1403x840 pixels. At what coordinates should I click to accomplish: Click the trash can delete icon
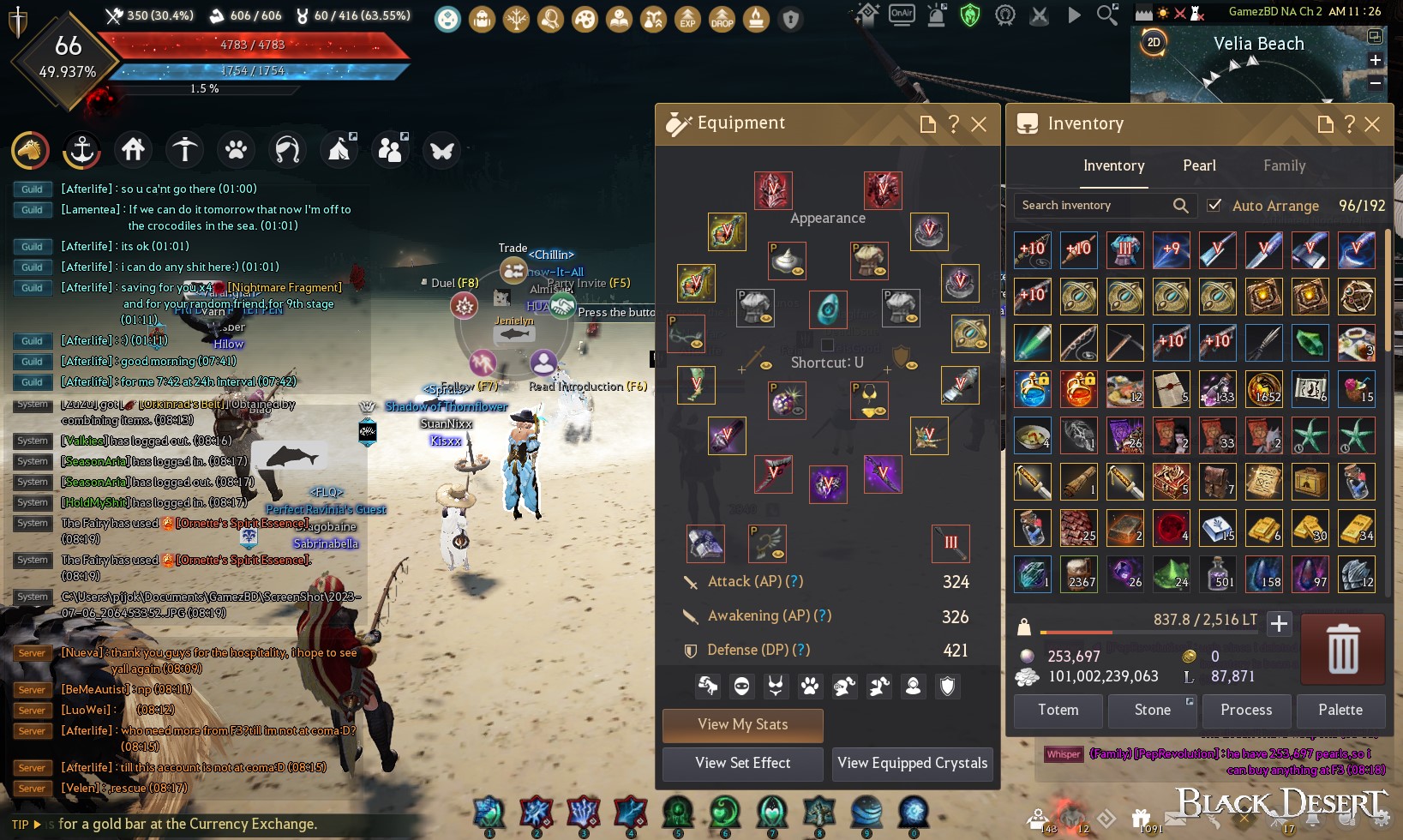tap(1342, 649)
